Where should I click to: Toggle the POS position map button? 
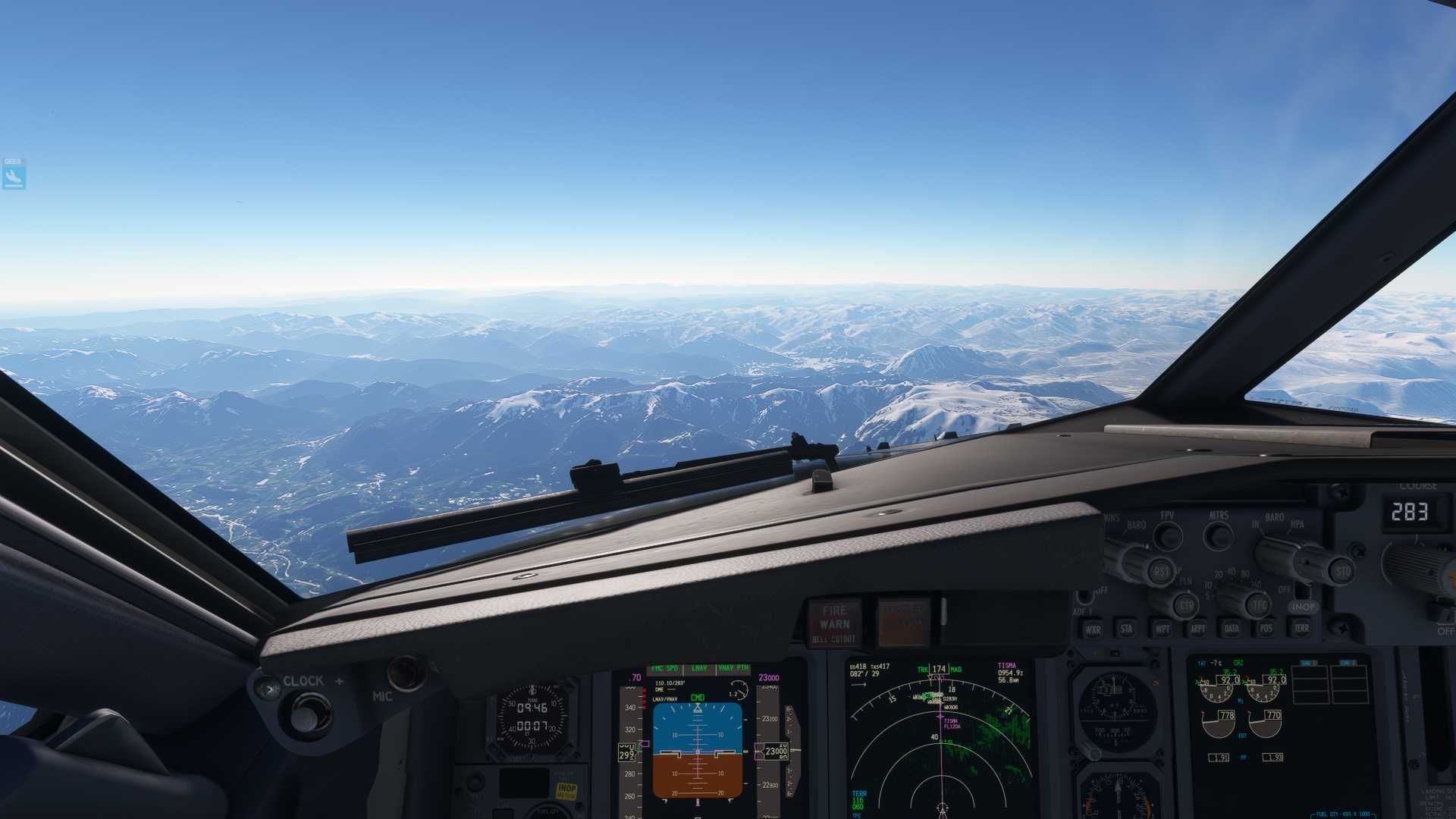click(x=1266, y=629)
